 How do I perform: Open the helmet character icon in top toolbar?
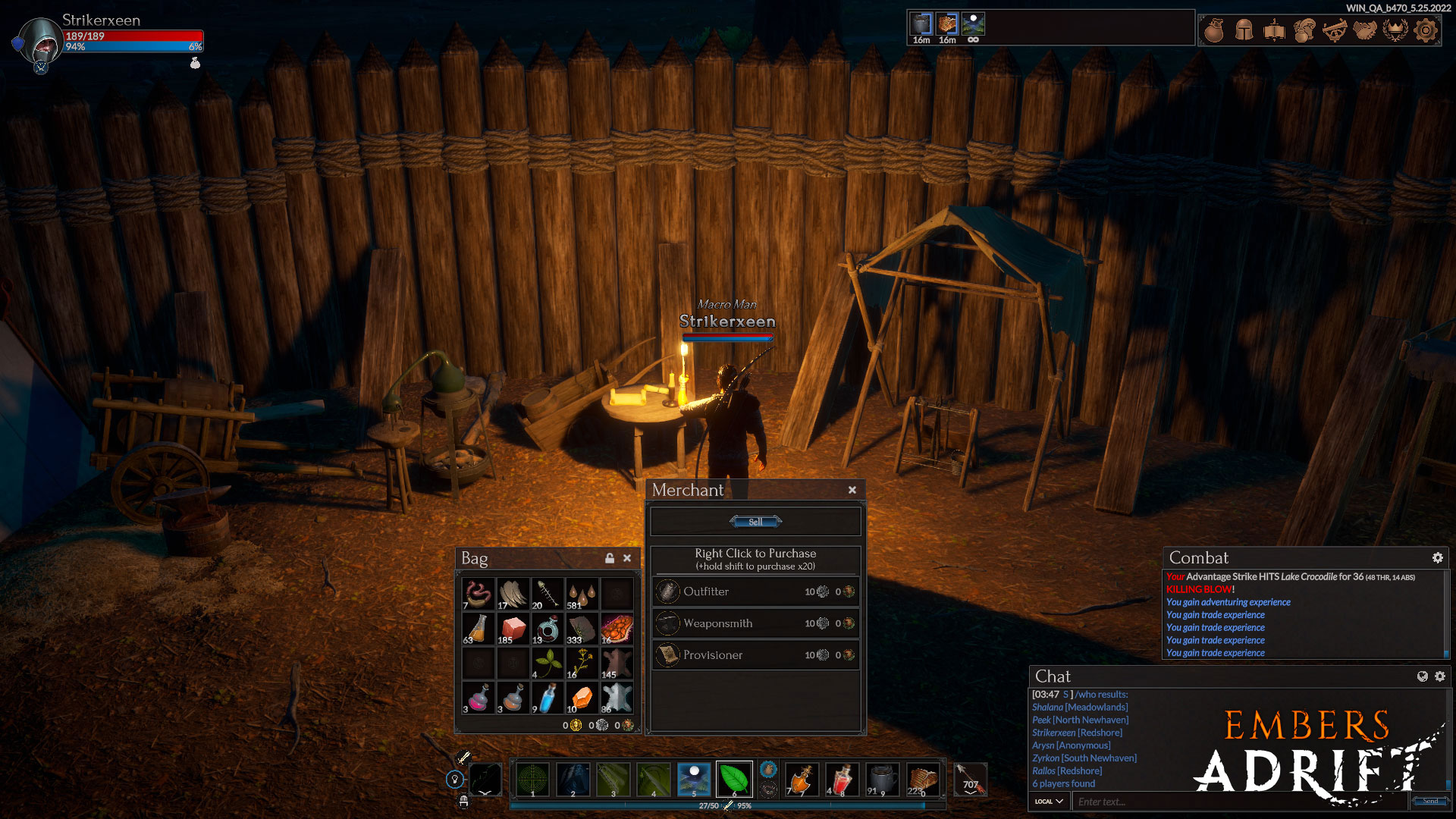click(1244, 30)
